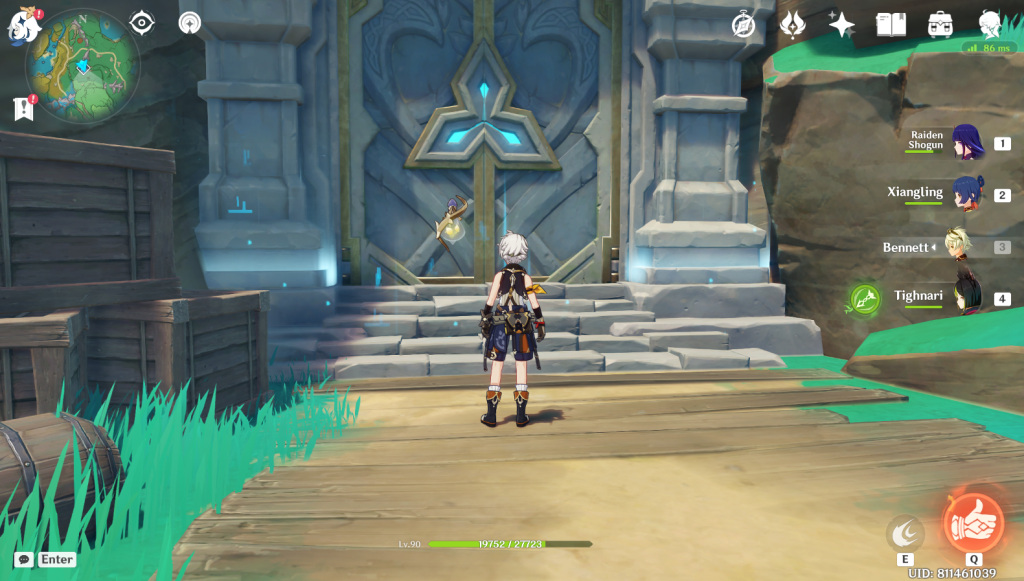This screenshot has height=581, width=1024.
Task: Open the Adventurer Handbook book icon
Action: point(890,24)
